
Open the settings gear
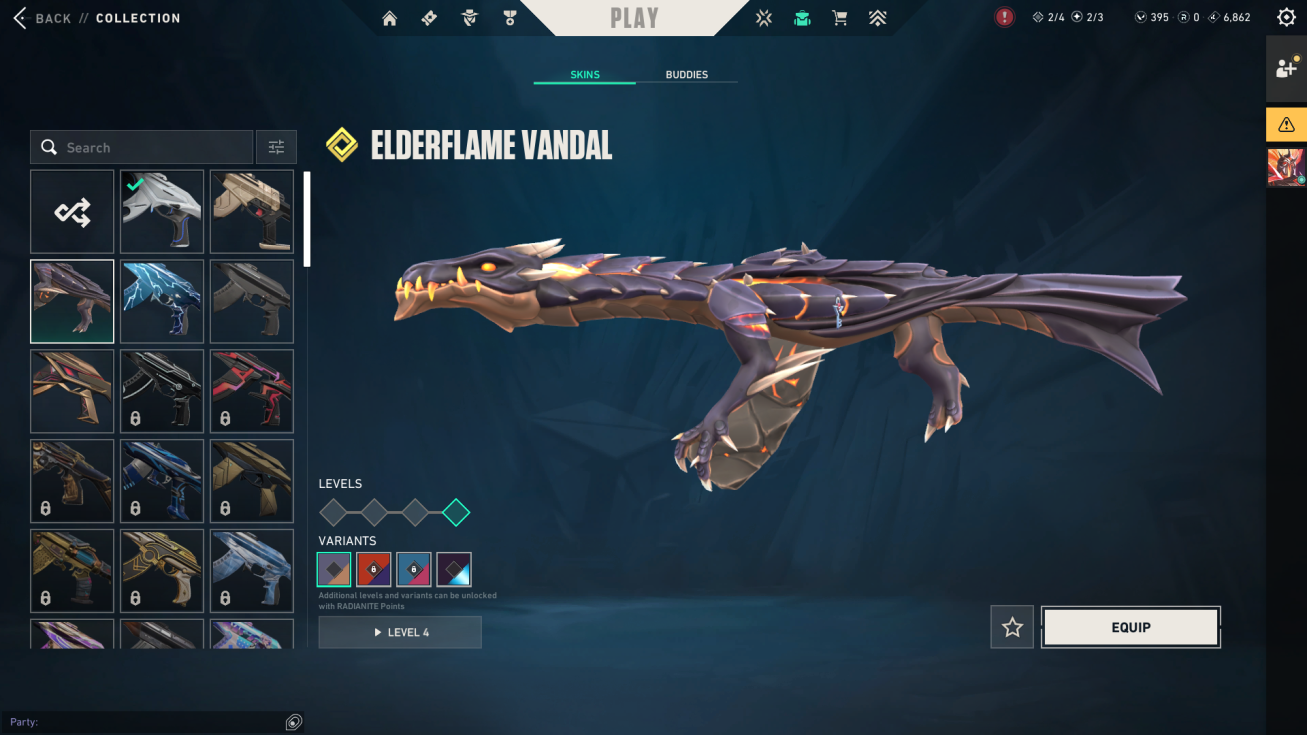1286,18
